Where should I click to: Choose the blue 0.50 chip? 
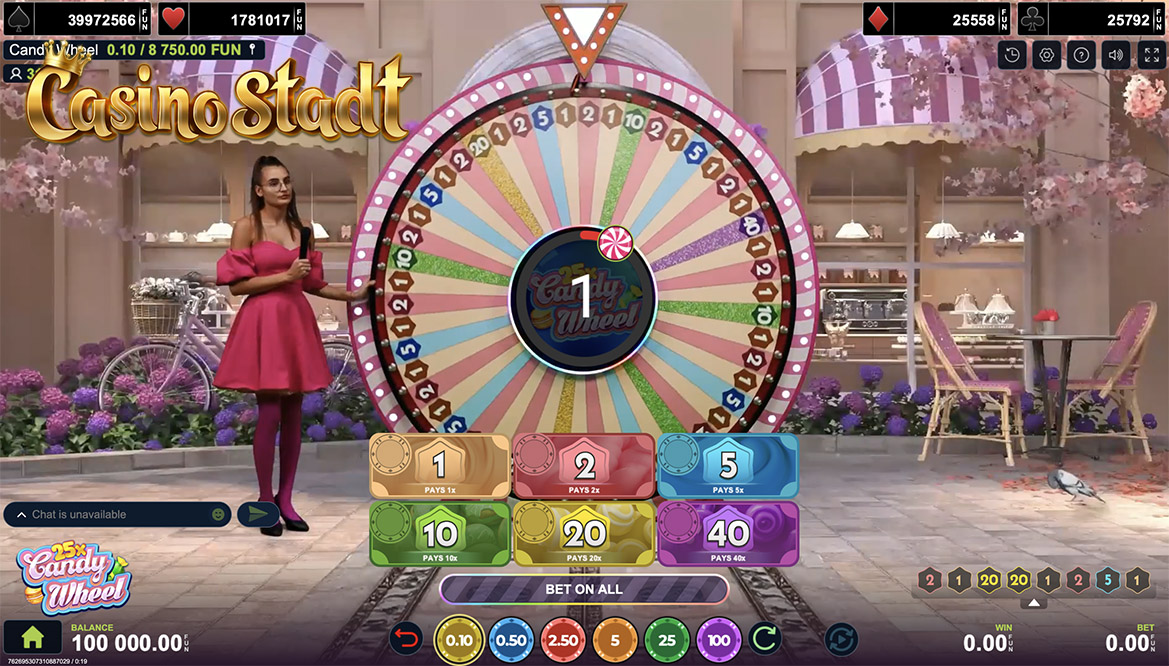click(512, 640)
